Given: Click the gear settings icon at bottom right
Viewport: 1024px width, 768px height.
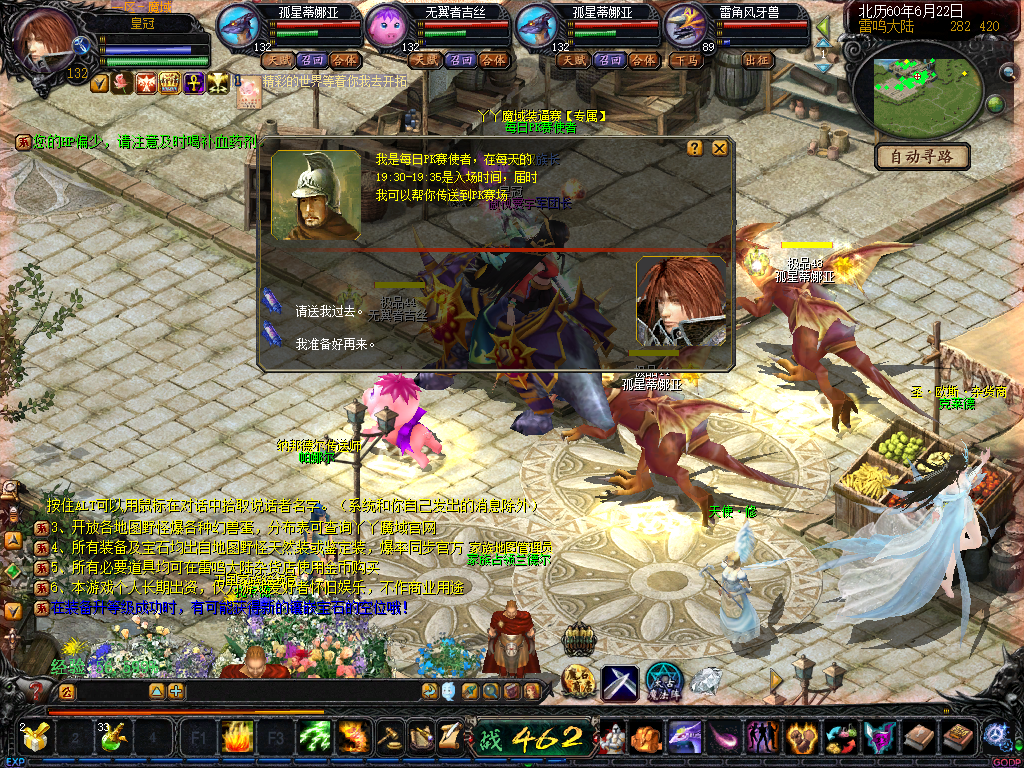Looking at the screenshot, I should pos(996,736).
